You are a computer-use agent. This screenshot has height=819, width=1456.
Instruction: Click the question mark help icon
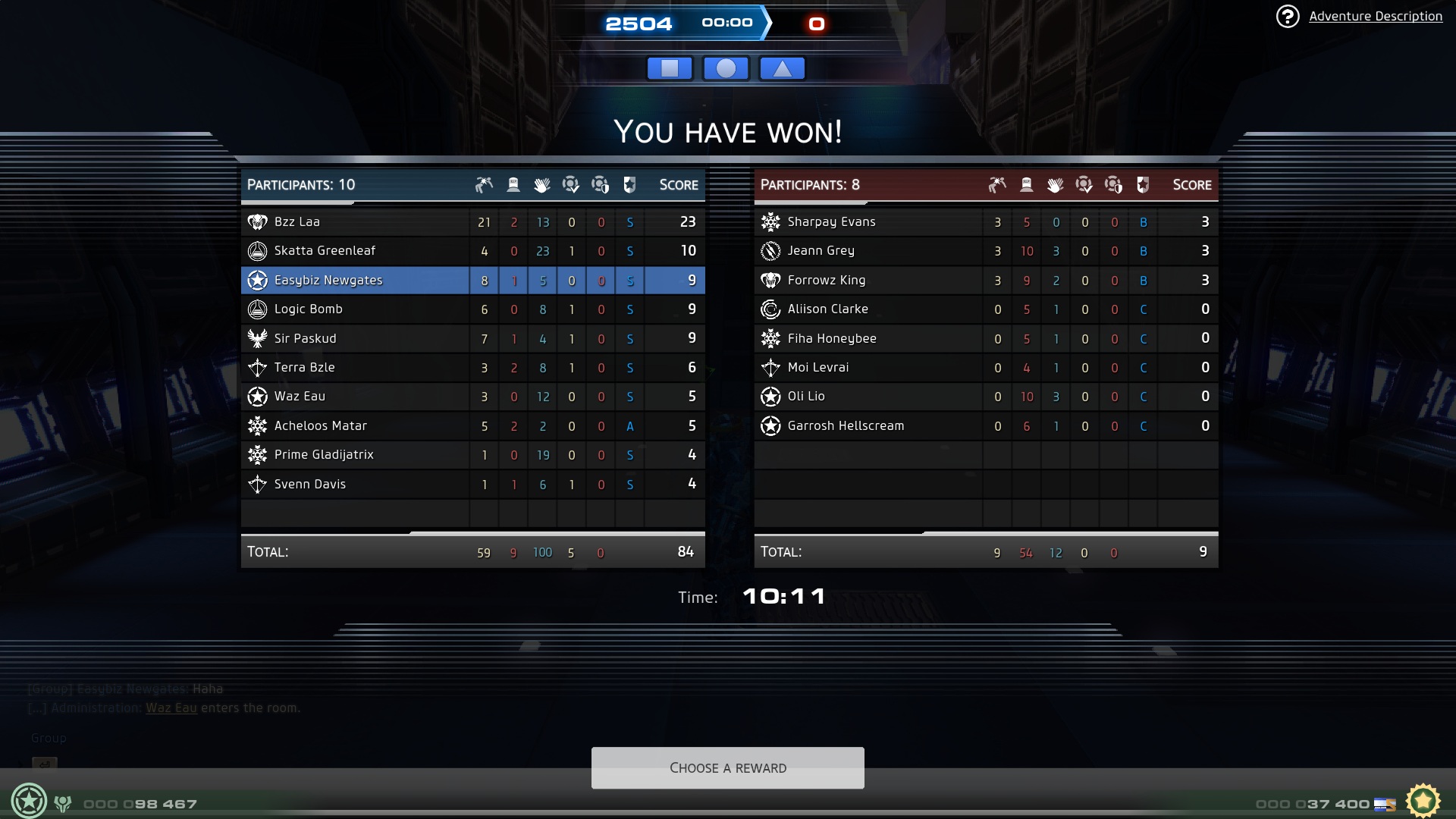(x=1287, y=16)
